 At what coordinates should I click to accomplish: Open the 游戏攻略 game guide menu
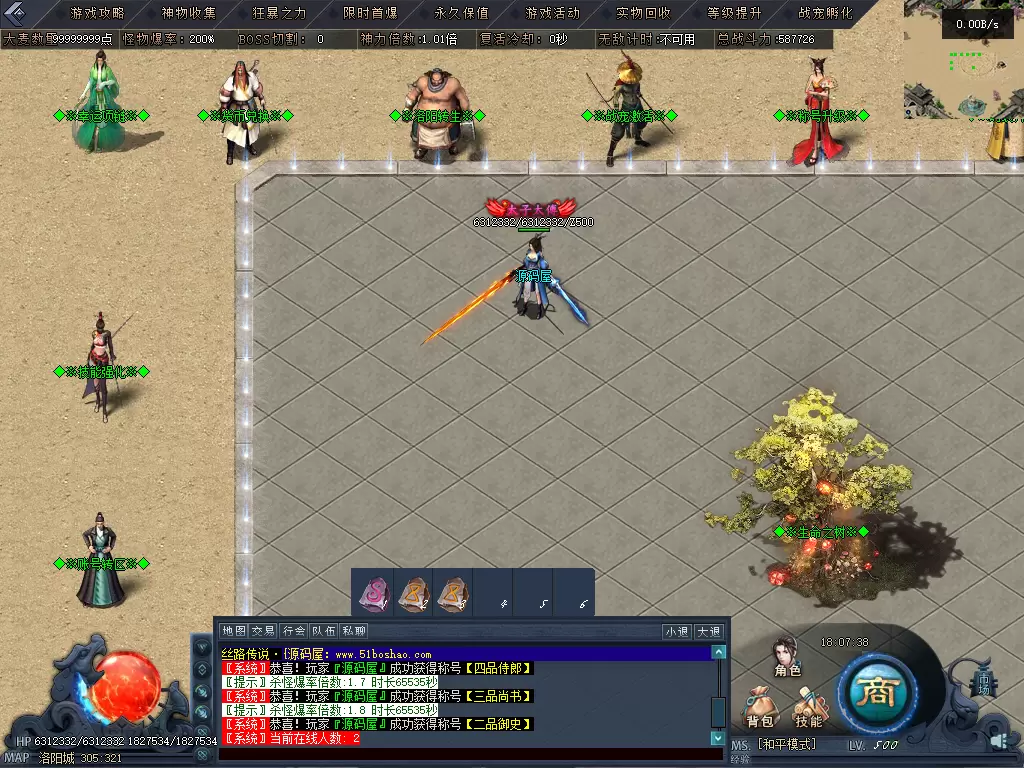tap(97, 13)
